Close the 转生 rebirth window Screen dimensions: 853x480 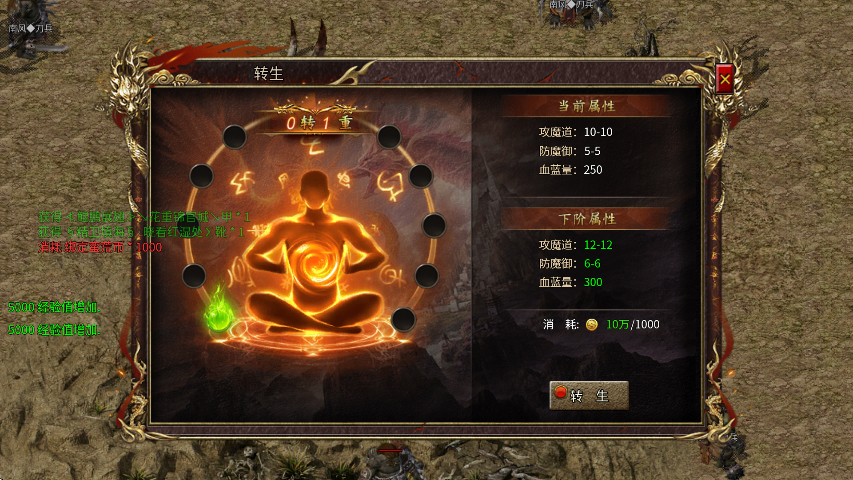[x=725, y=79]
